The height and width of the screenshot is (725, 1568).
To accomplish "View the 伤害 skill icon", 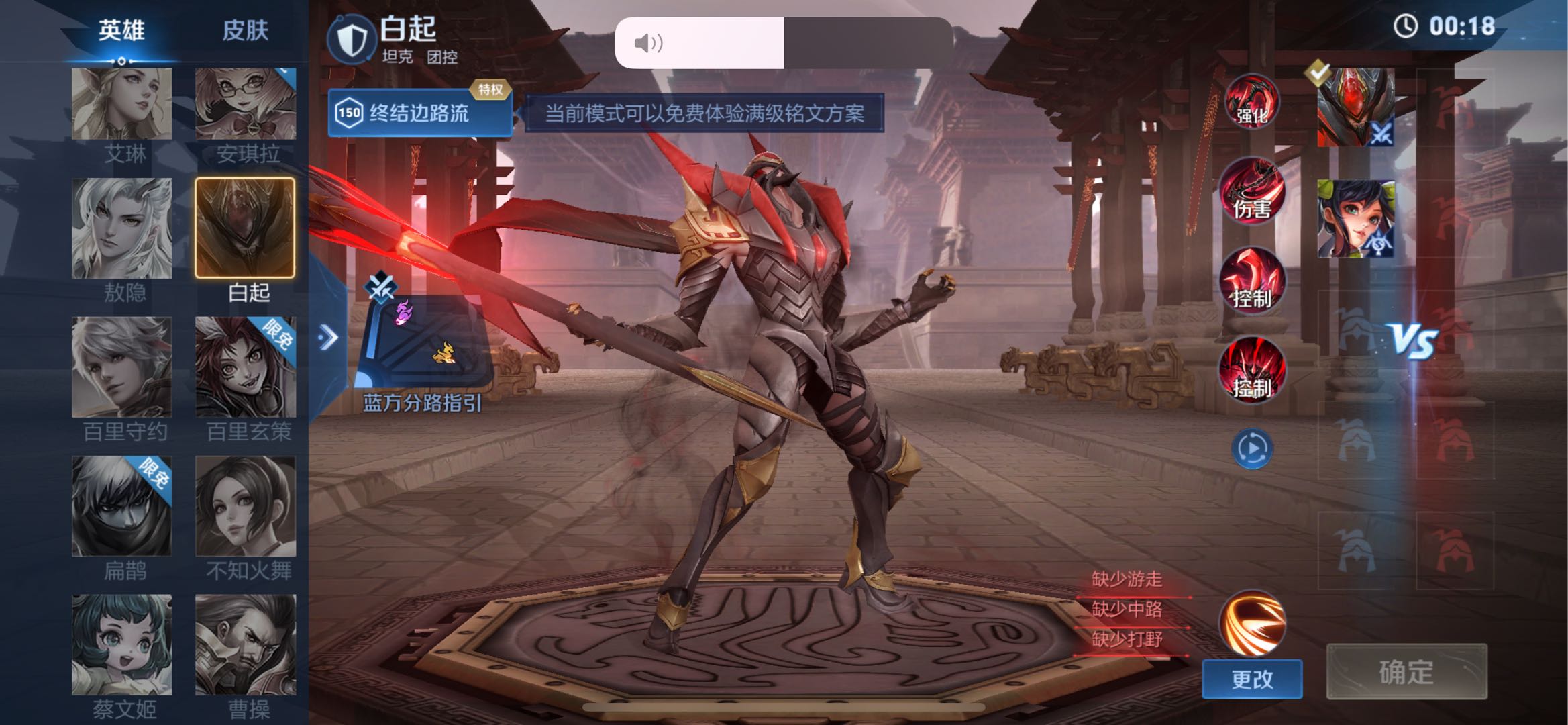I will (1251, 192).
